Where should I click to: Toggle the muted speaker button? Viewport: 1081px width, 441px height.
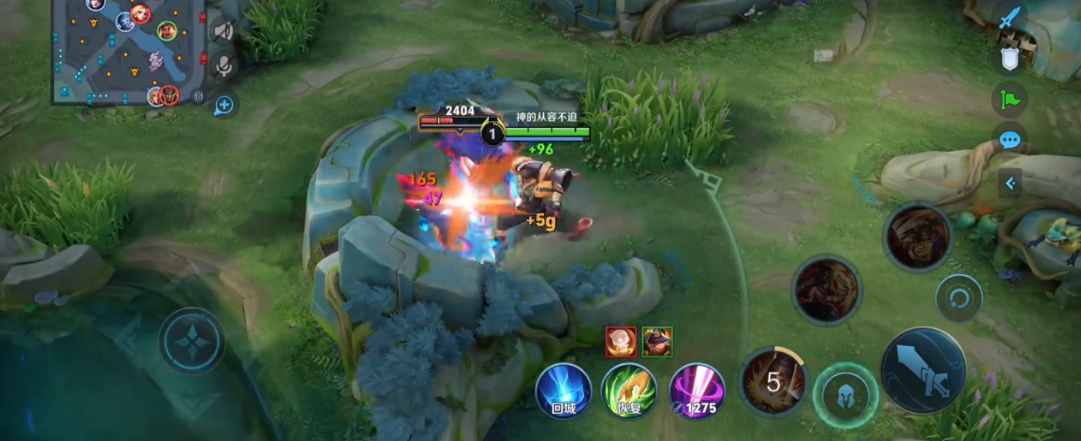[x=223, y=31]
